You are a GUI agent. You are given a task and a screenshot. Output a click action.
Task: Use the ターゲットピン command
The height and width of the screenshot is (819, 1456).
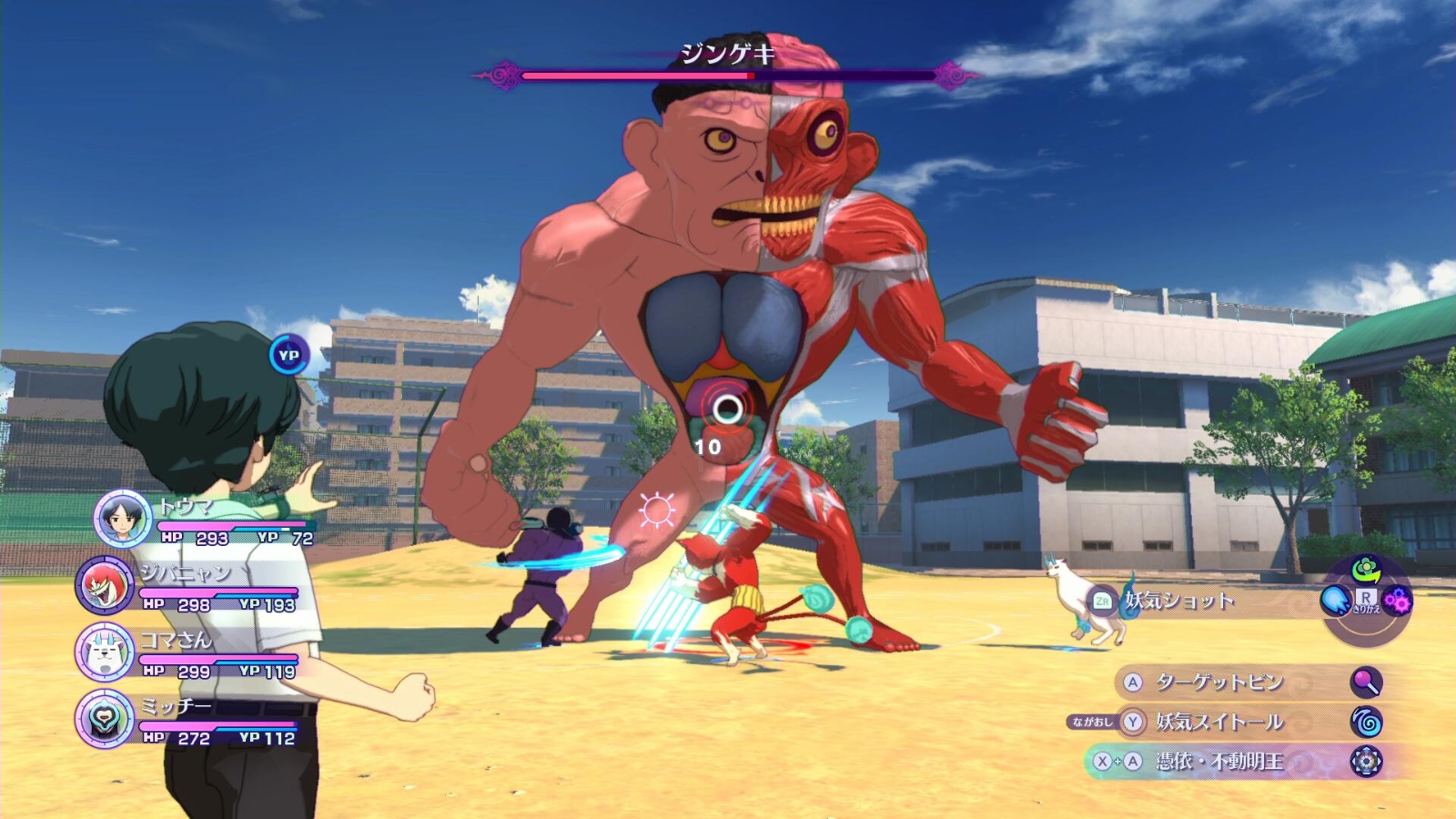(1219, 682)
